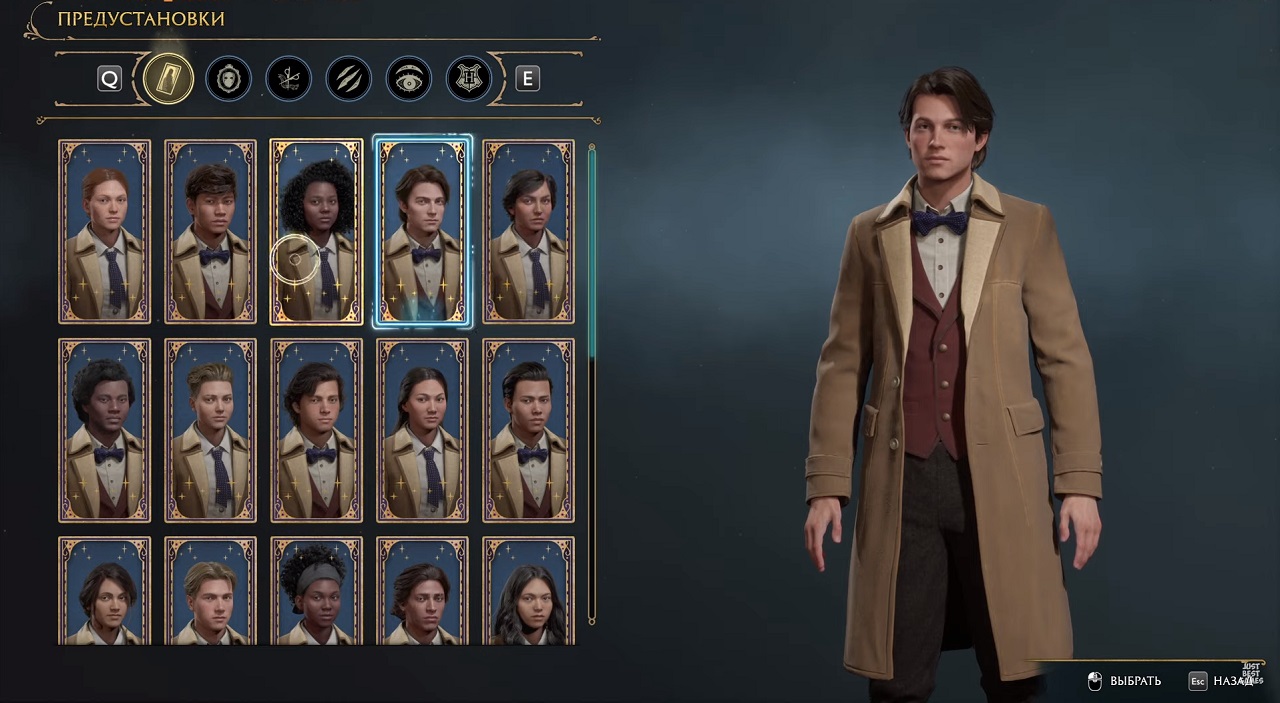The width and height of the screenshot is (1280, 703).
Task: Open the eye customization tab
Action: click(408, 79)
